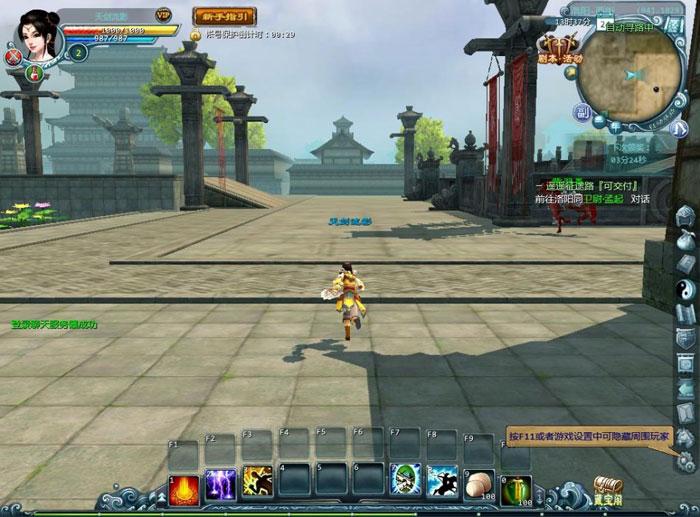The image size is (700, 517).
Task: Use the green bottle item in hotbar
Action: 516,488
